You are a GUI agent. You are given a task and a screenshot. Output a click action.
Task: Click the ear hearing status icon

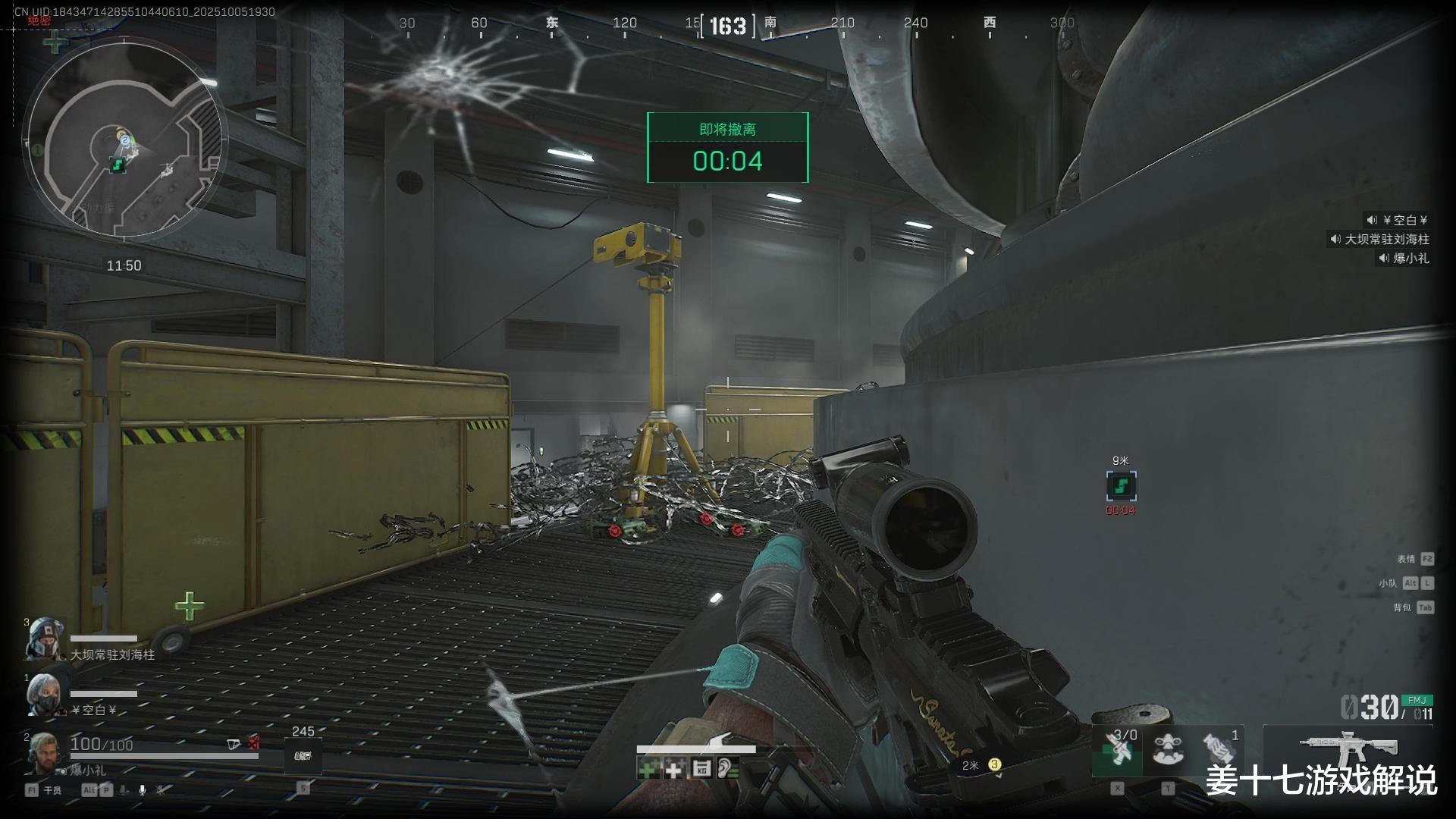click(x=727, y=770)
